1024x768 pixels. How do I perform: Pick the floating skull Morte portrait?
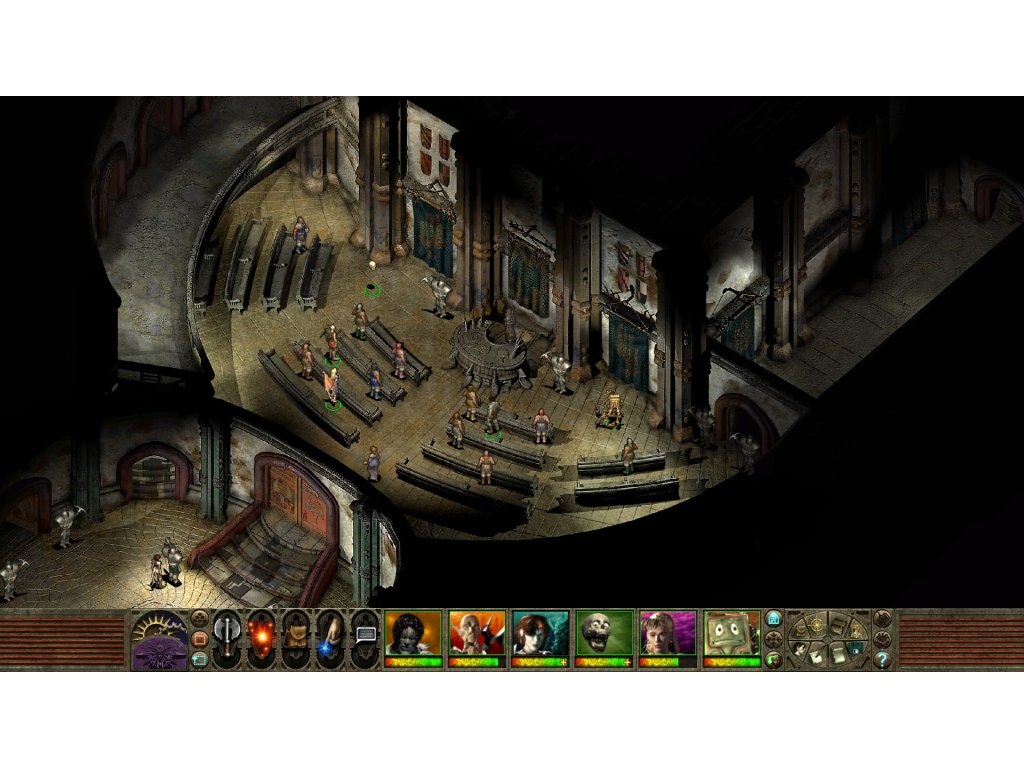pyautogui.click(x=603, y=632)
